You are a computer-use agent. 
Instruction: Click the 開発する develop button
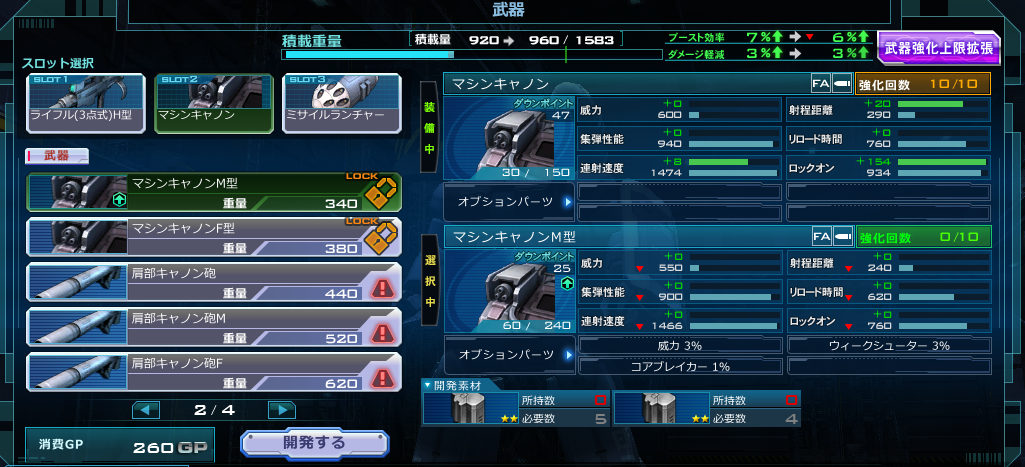pos(314,443)
